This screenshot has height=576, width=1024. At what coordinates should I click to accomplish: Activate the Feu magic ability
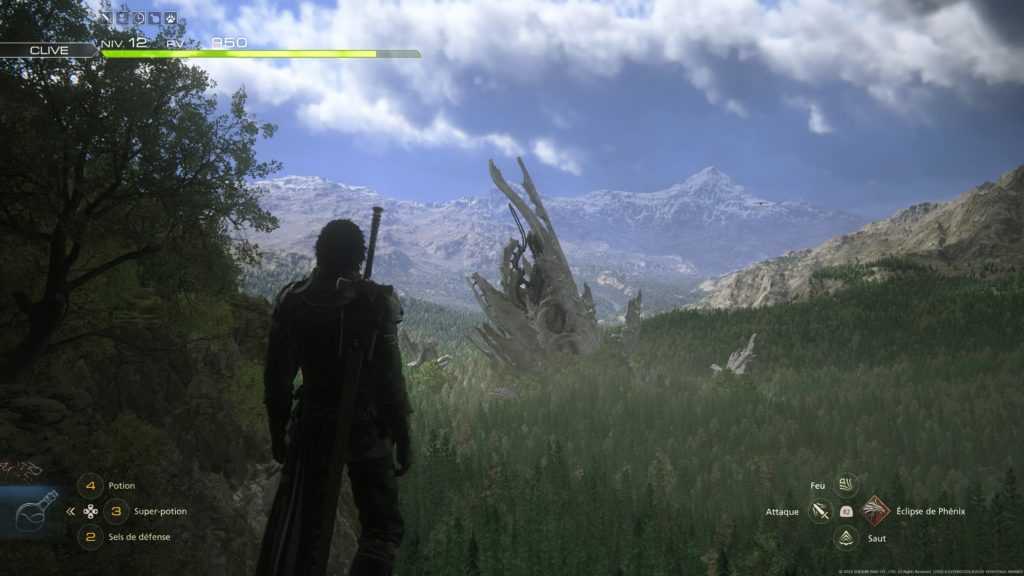(846, 485)
